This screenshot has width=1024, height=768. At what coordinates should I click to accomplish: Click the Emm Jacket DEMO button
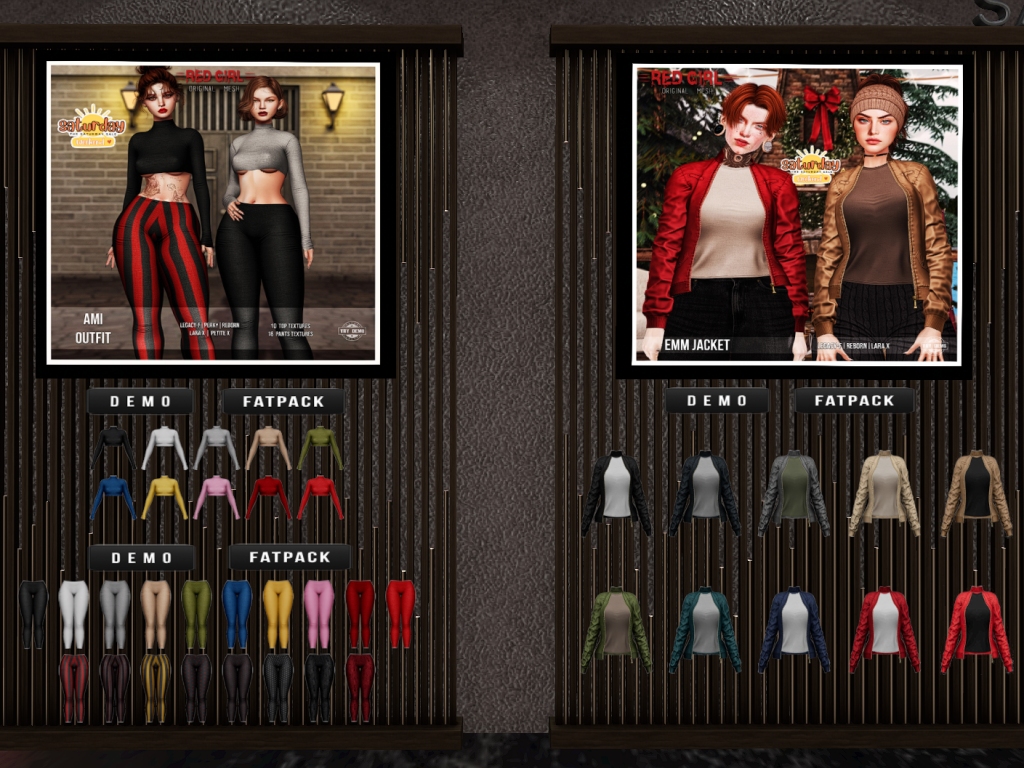coord(717,401)
